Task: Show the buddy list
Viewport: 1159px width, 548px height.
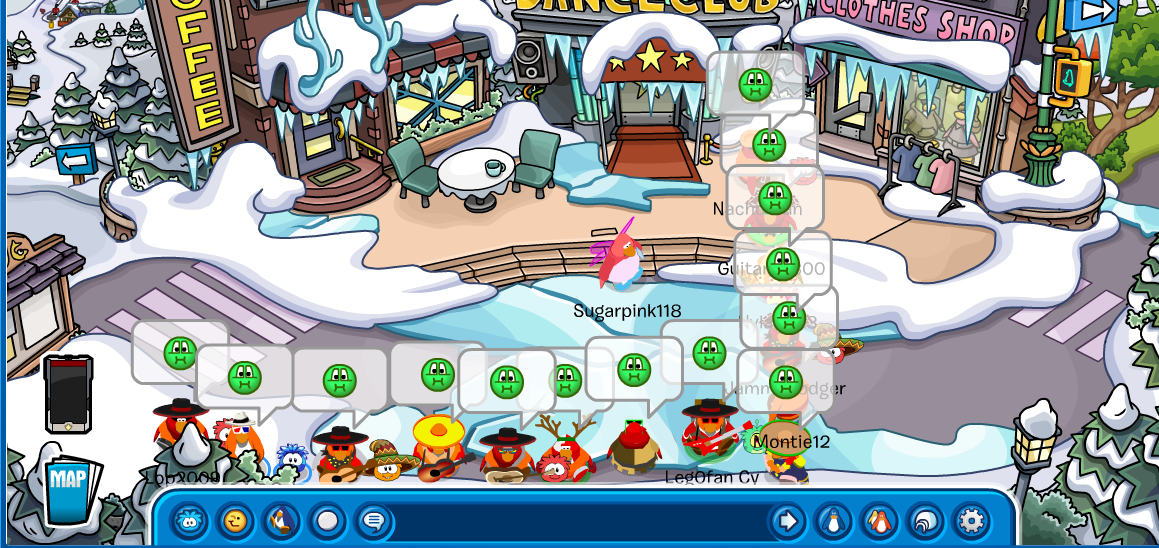Action: pos(879,521)
